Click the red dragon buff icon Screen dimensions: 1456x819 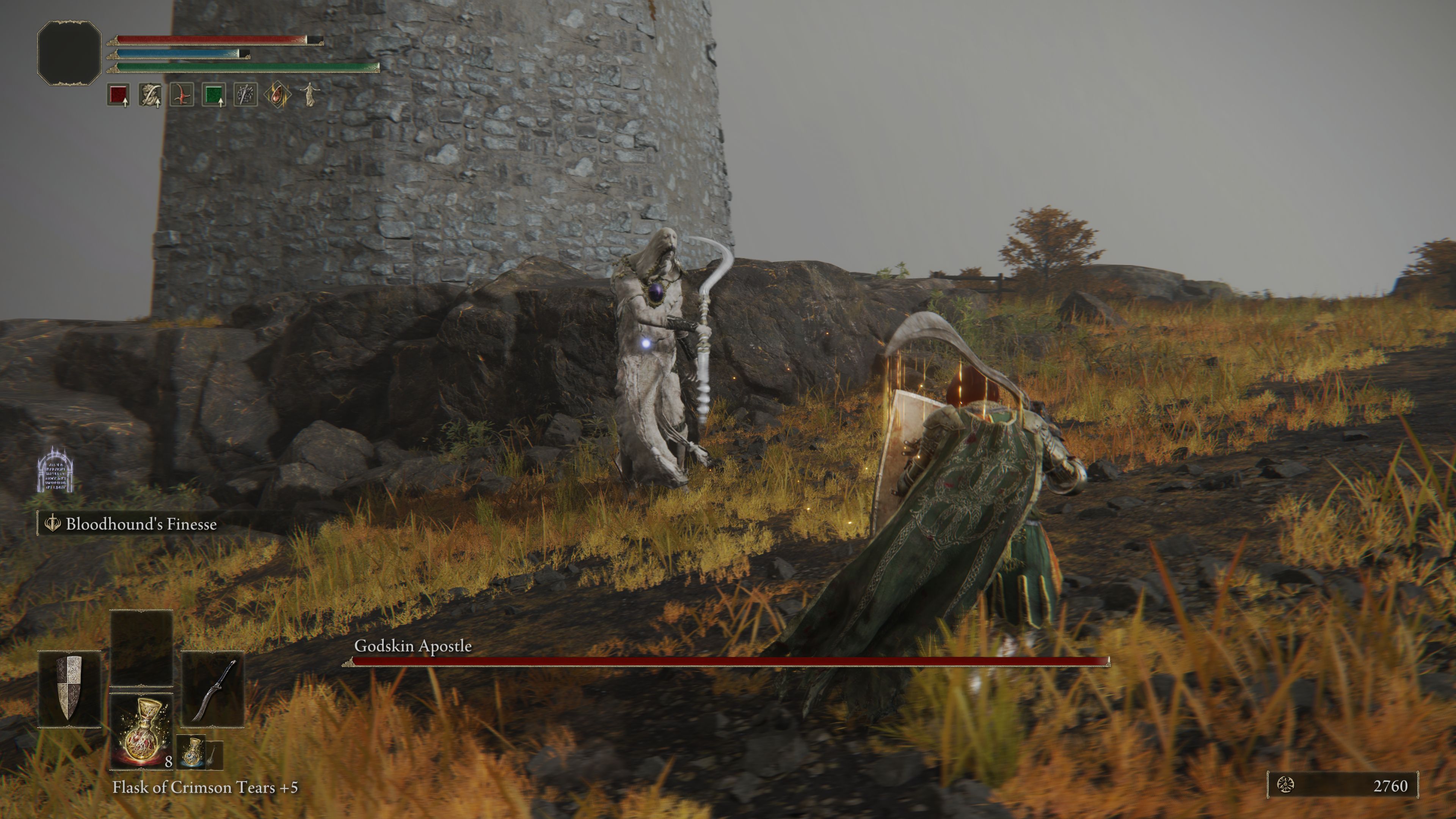click(181, 95)
